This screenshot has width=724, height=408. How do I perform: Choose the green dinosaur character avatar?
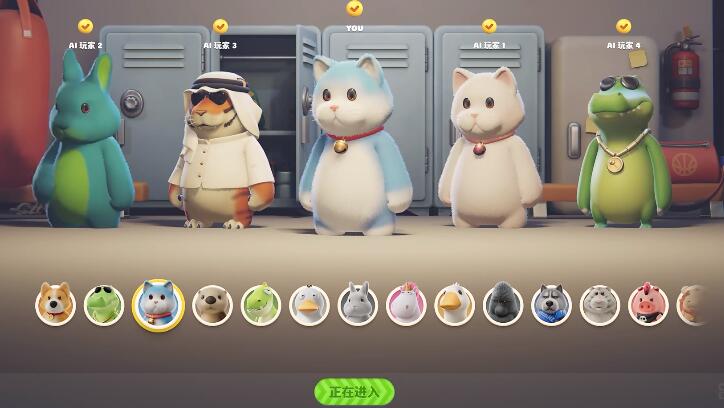tap(261, 304)
